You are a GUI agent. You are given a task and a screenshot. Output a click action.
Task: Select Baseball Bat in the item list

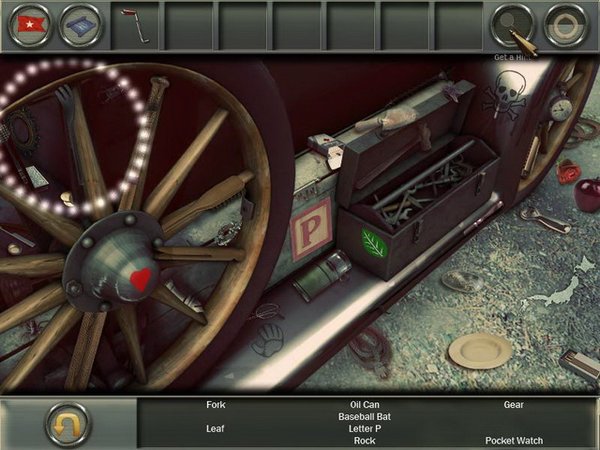pos(364,417)
